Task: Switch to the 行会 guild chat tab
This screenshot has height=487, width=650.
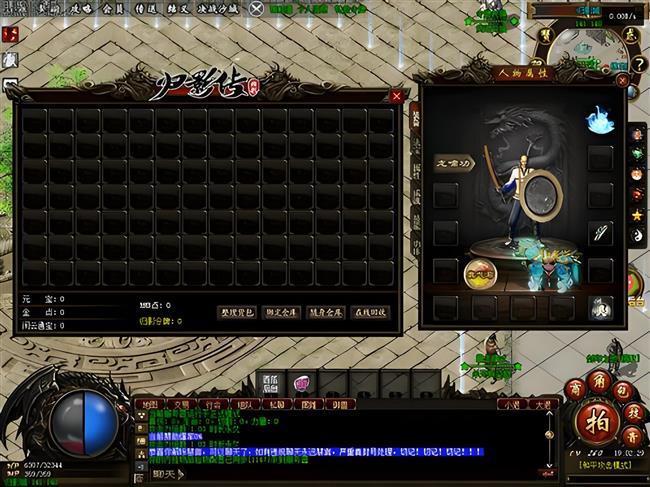Action: (x=212, y=405)
